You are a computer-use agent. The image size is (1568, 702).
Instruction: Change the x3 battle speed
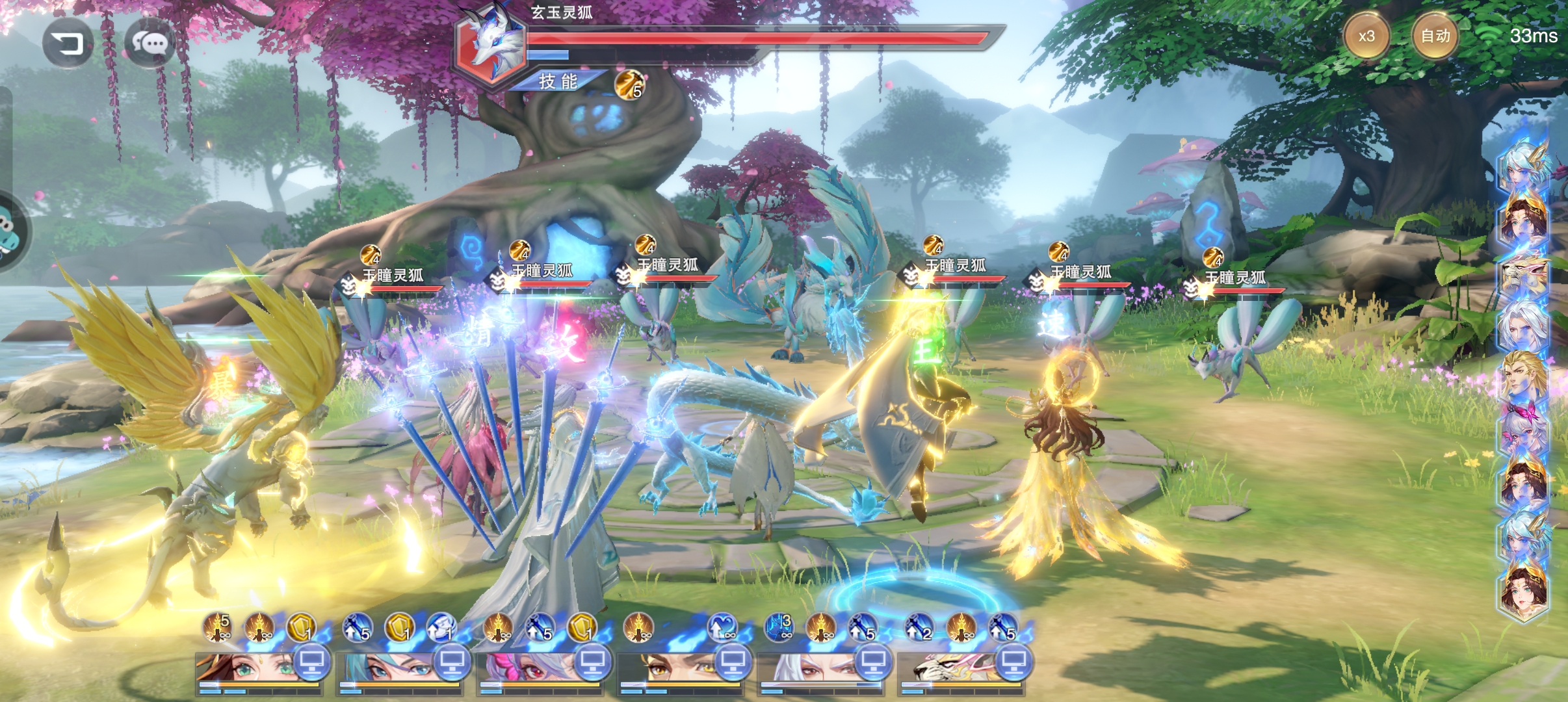click(x=1366, y=36)
